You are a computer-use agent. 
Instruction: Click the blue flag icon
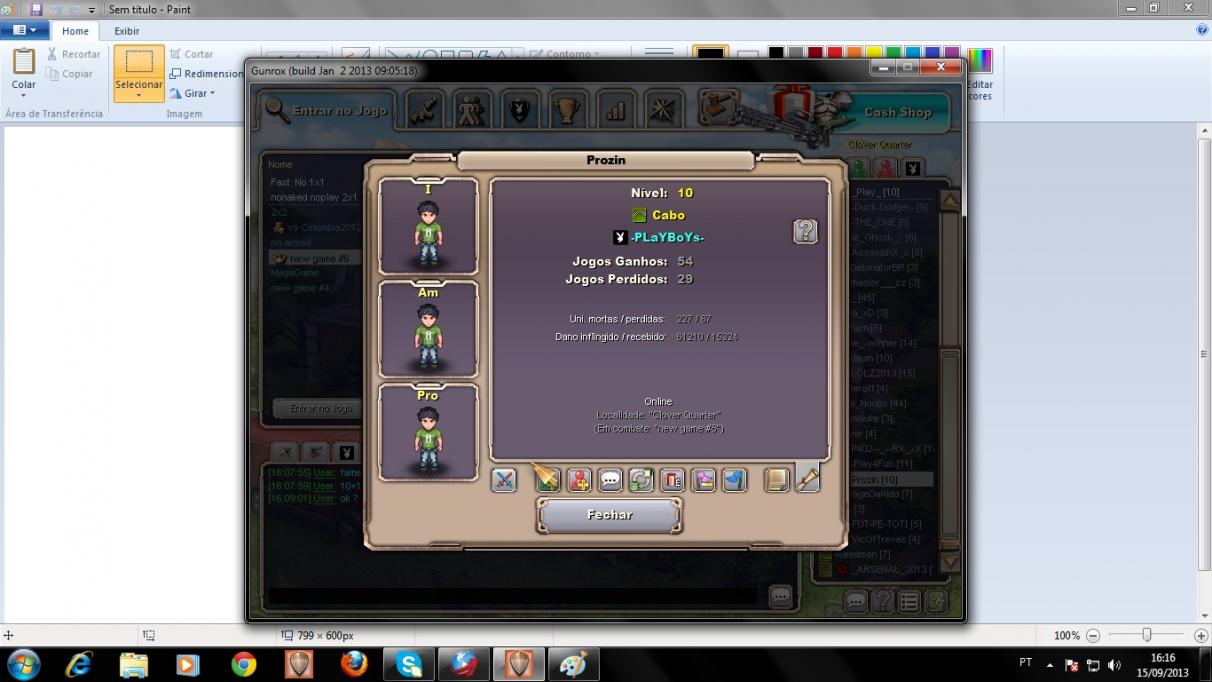tap(734, 480)
